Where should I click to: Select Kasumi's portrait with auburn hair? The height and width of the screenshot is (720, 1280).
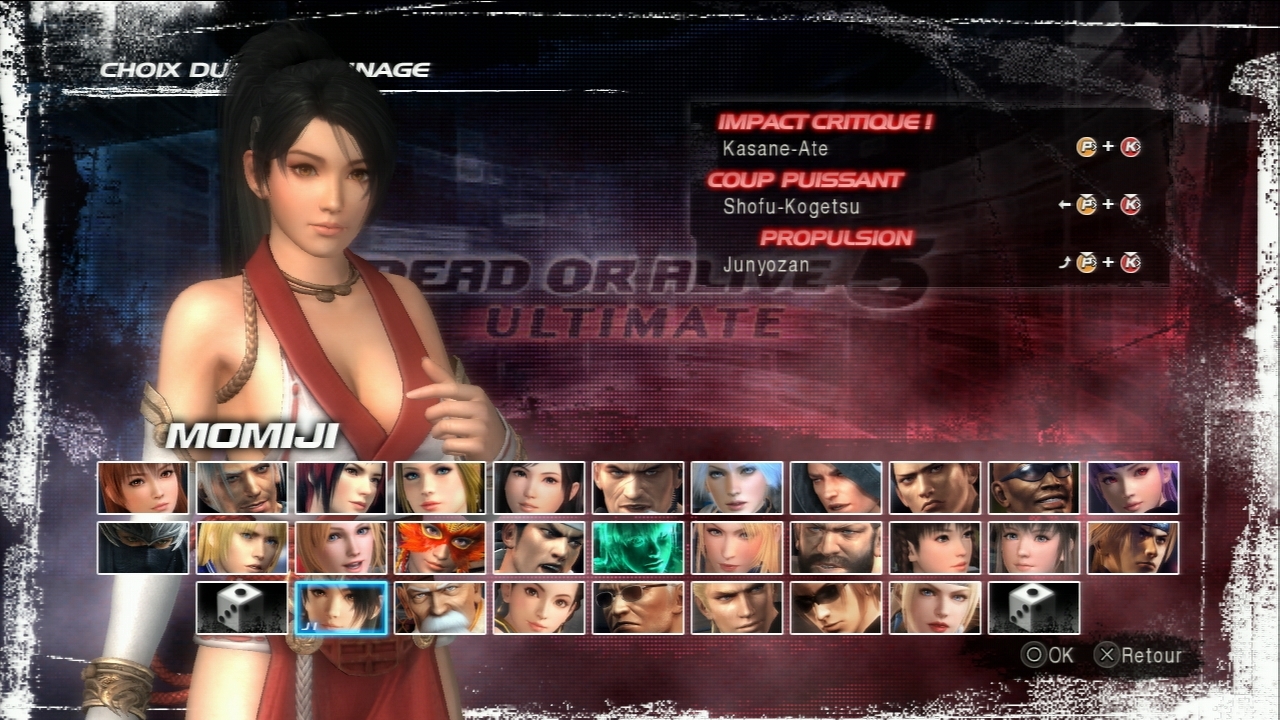[x=143, y=488]
